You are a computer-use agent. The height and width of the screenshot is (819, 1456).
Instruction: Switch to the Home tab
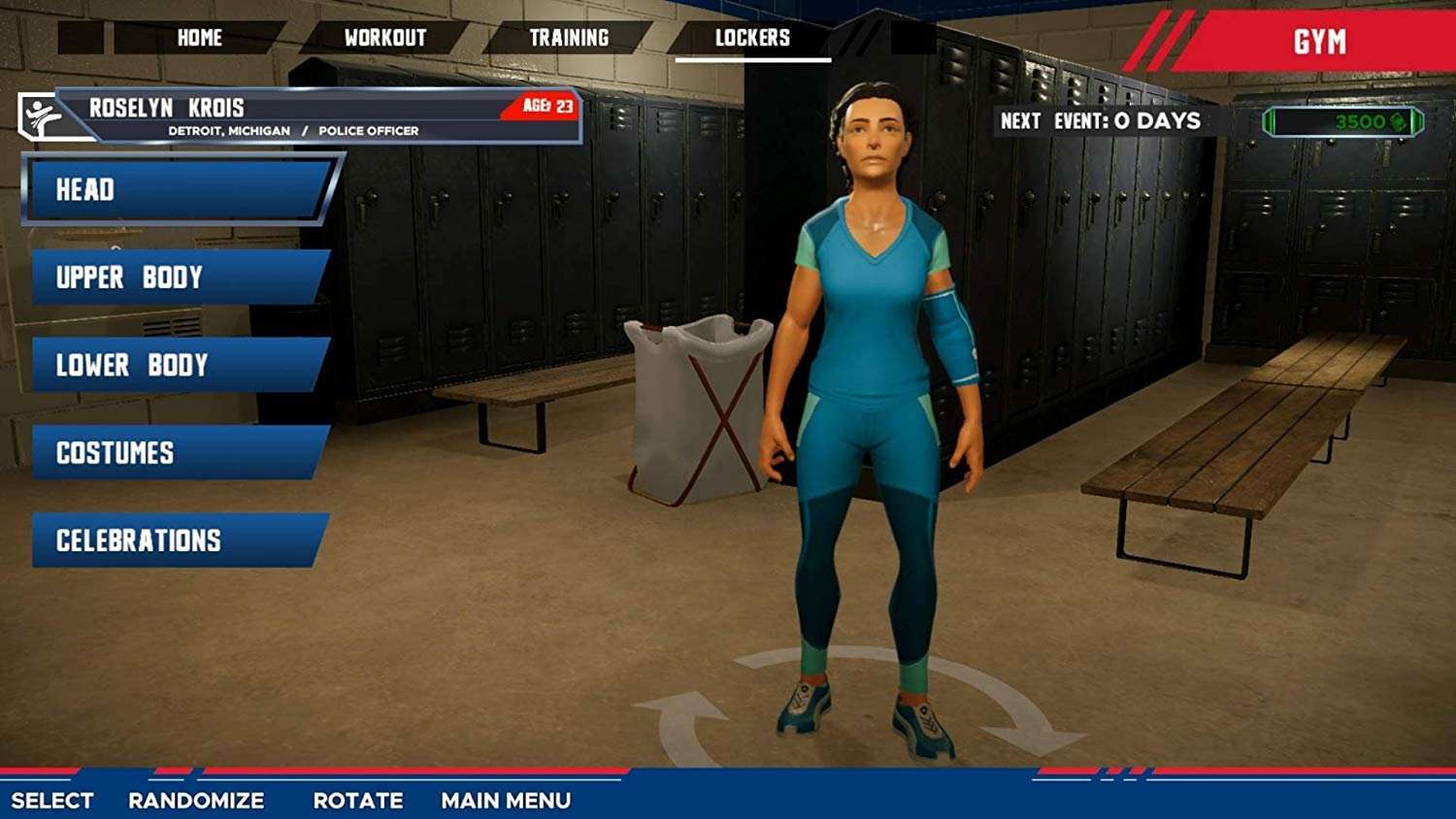pos(199,38)
